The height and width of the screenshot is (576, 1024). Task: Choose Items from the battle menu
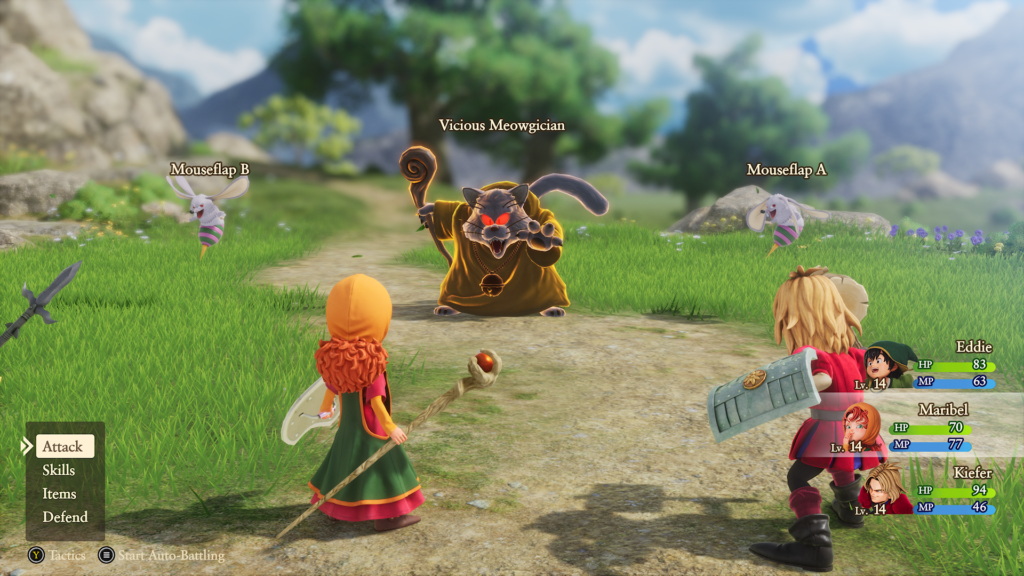[x=59, y=494]
